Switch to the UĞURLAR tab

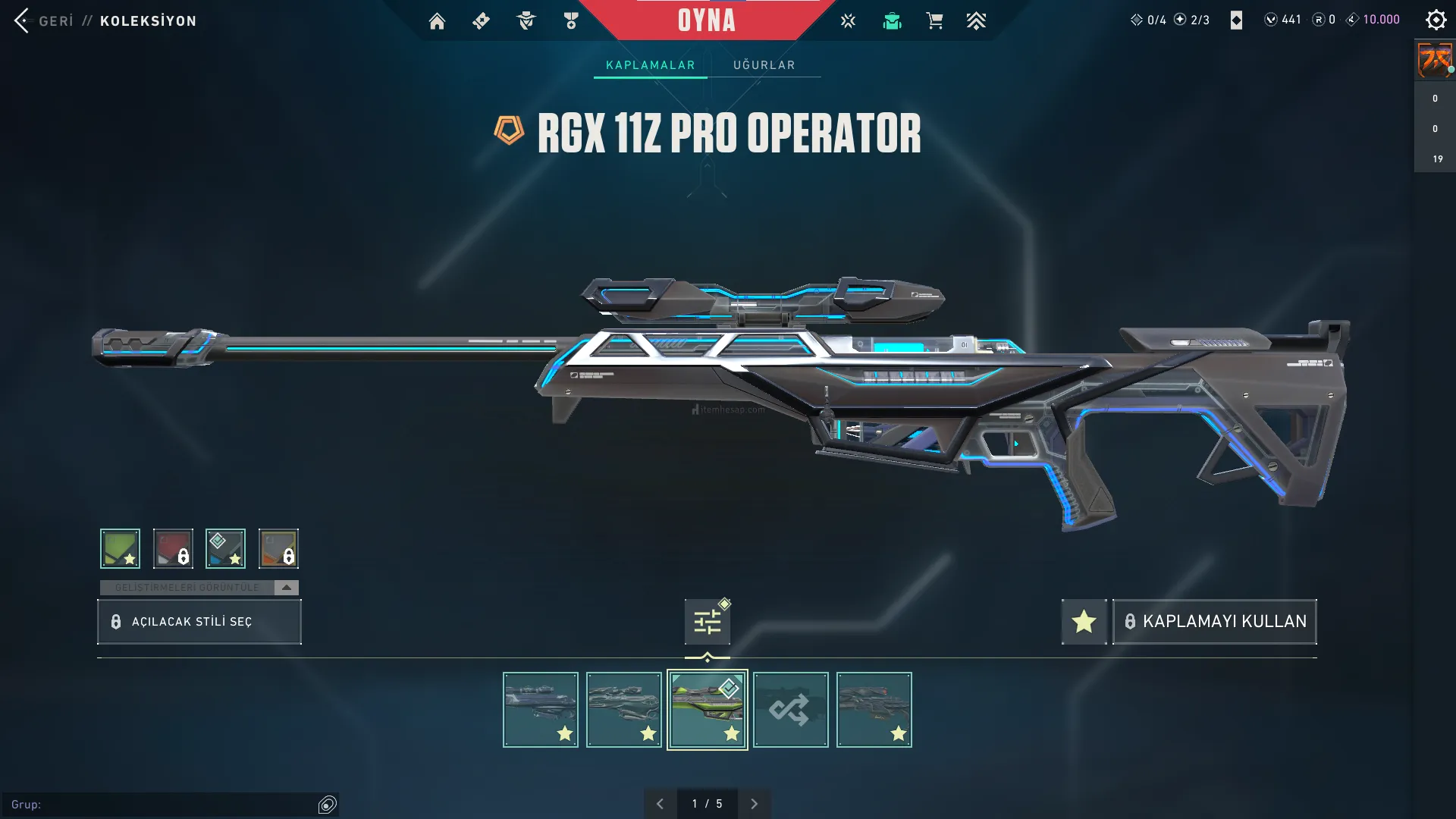[764, 65]
